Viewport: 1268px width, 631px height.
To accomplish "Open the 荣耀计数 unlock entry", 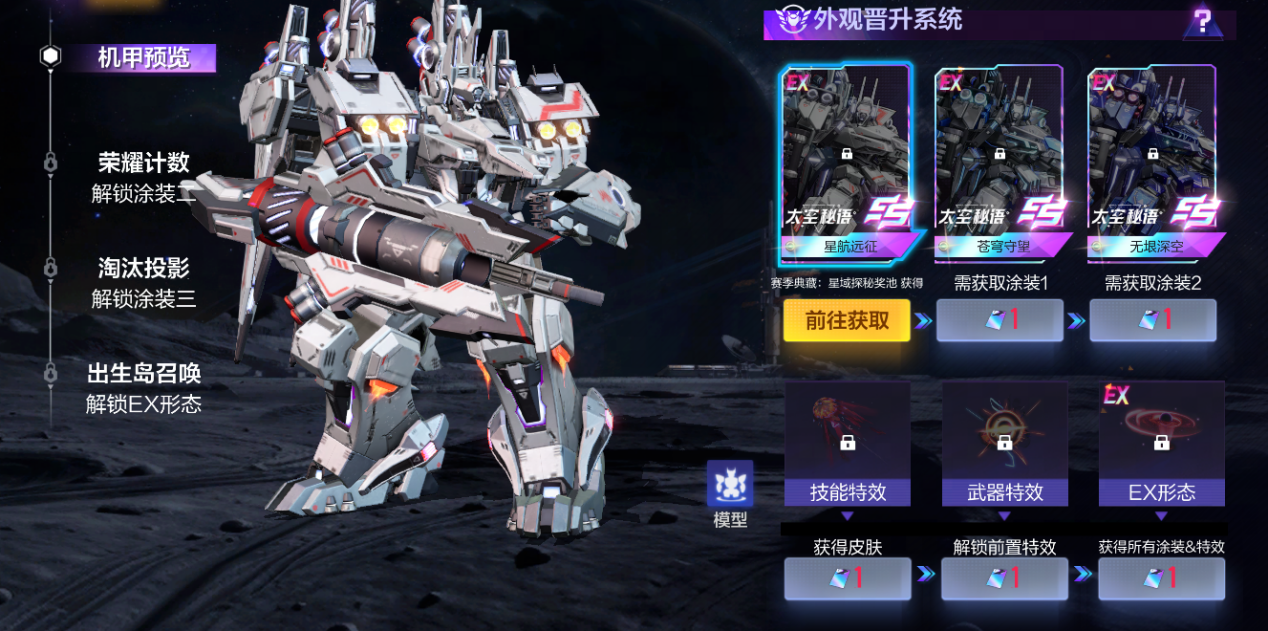I will click(x=143, y=178).
